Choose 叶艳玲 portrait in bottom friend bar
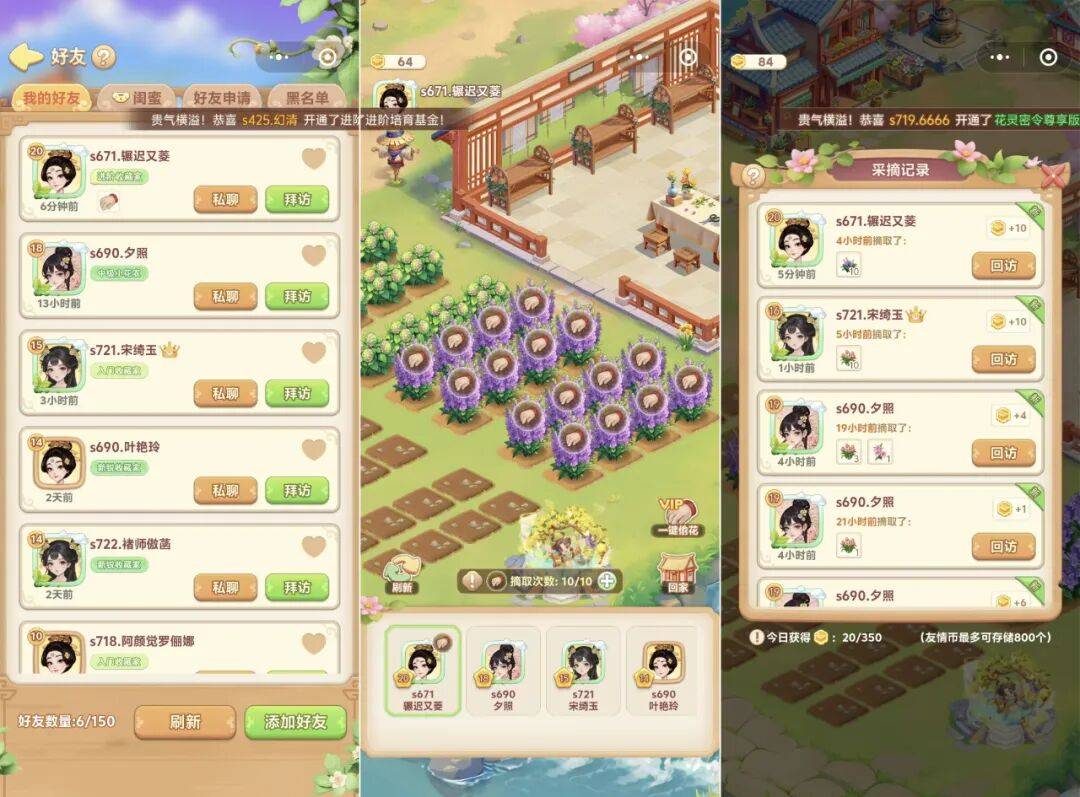Image resolution: width=1080 pixels, height=797 pixels. pyautogui.click(x=663, y=671)
